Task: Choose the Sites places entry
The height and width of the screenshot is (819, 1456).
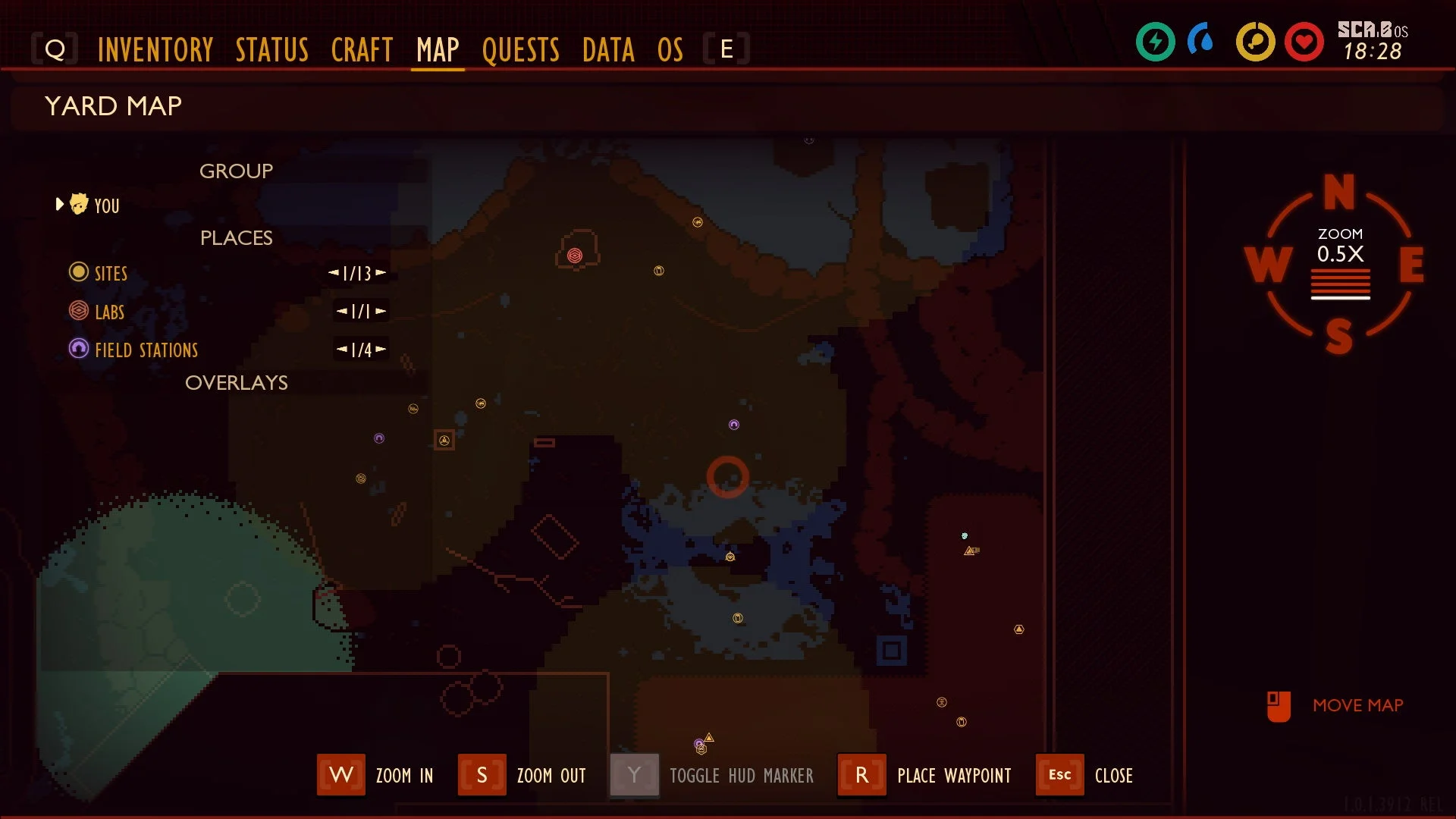Action: [111, 273]
